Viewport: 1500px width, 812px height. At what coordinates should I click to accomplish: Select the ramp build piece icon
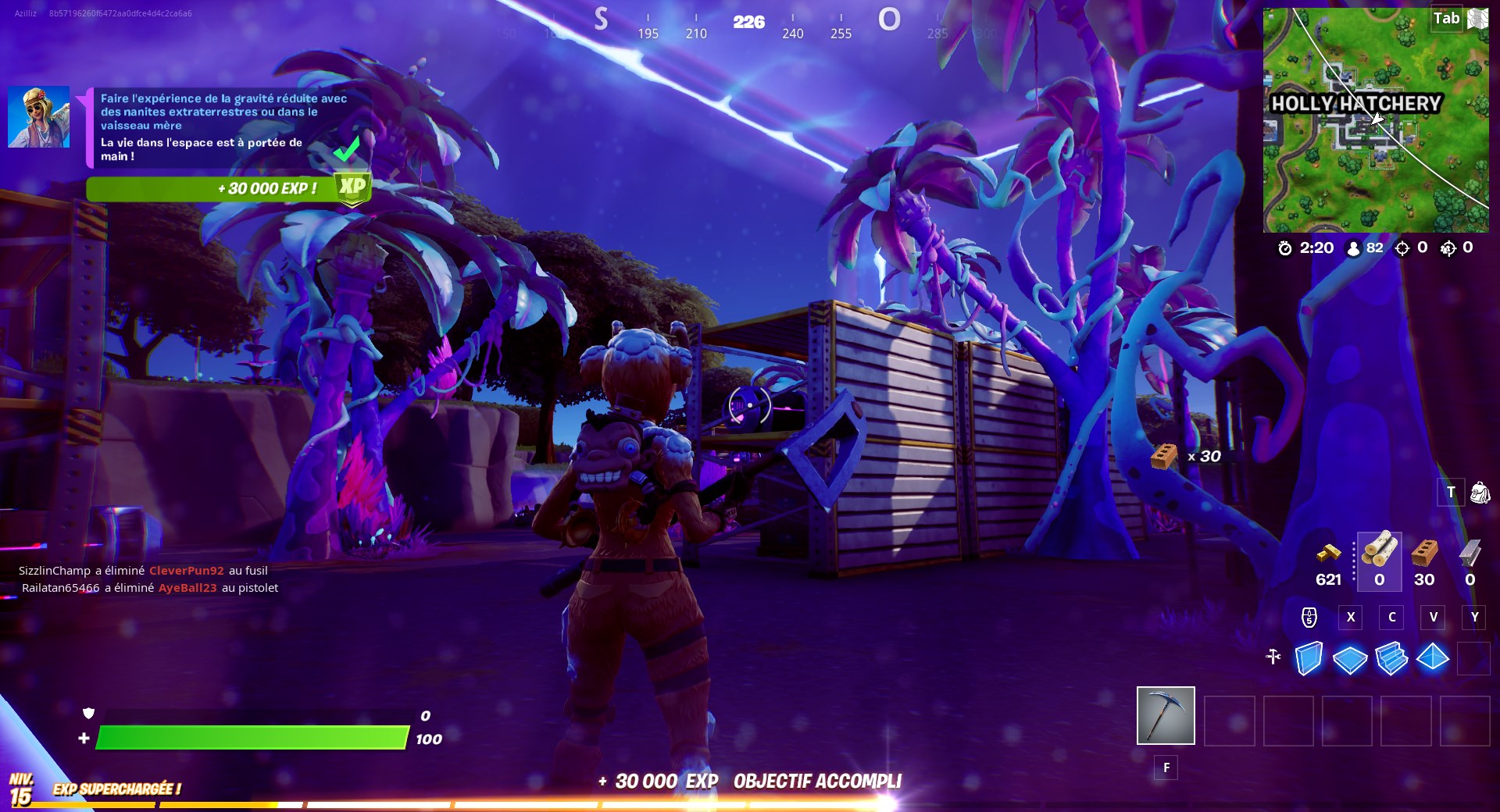(x=1391, y=660)
